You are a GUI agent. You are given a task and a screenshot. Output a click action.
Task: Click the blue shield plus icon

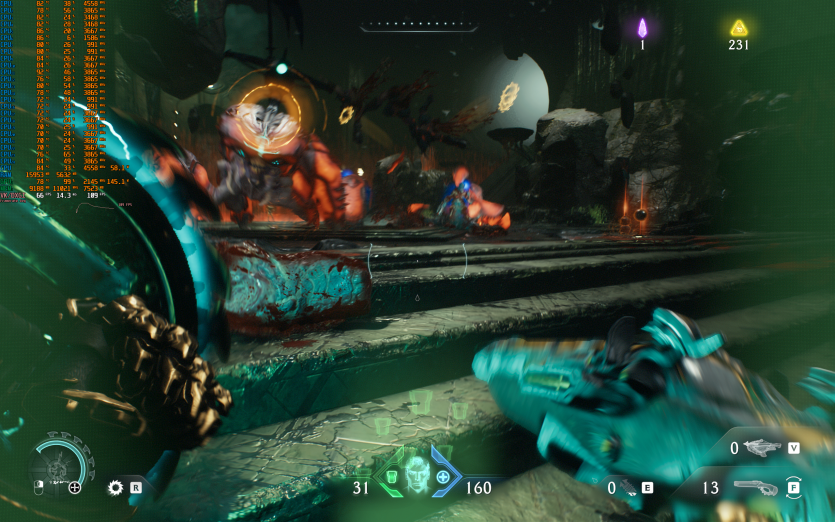[443, 477]
